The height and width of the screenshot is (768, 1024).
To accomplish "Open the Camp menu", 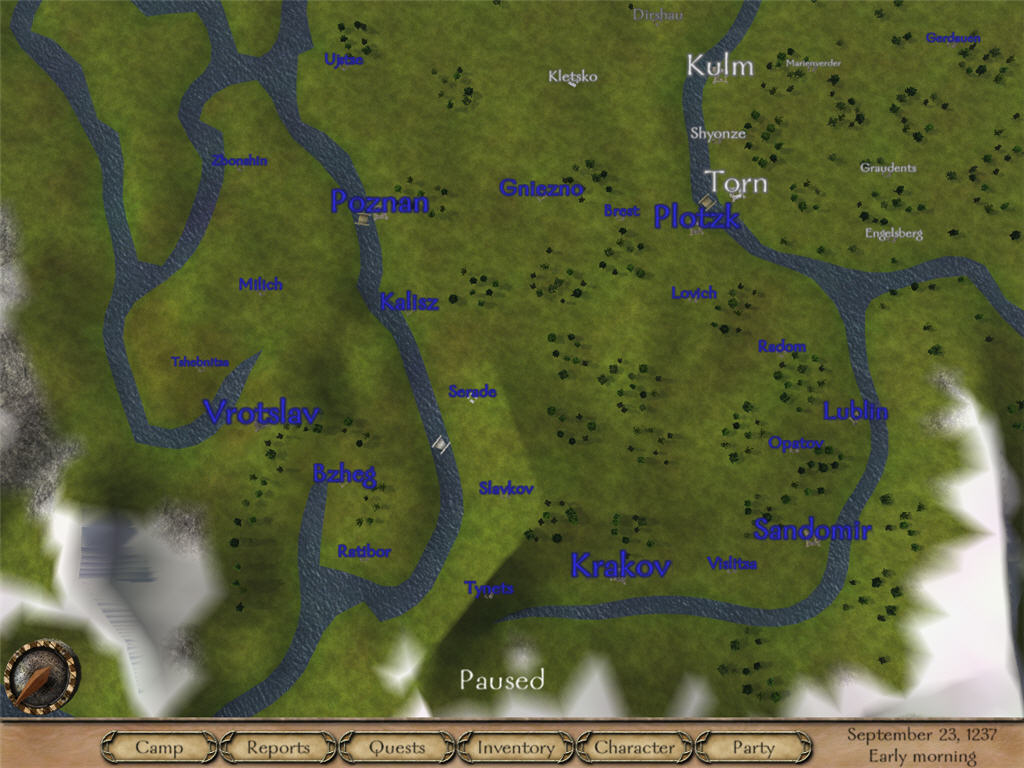I will tap(159, 747).
